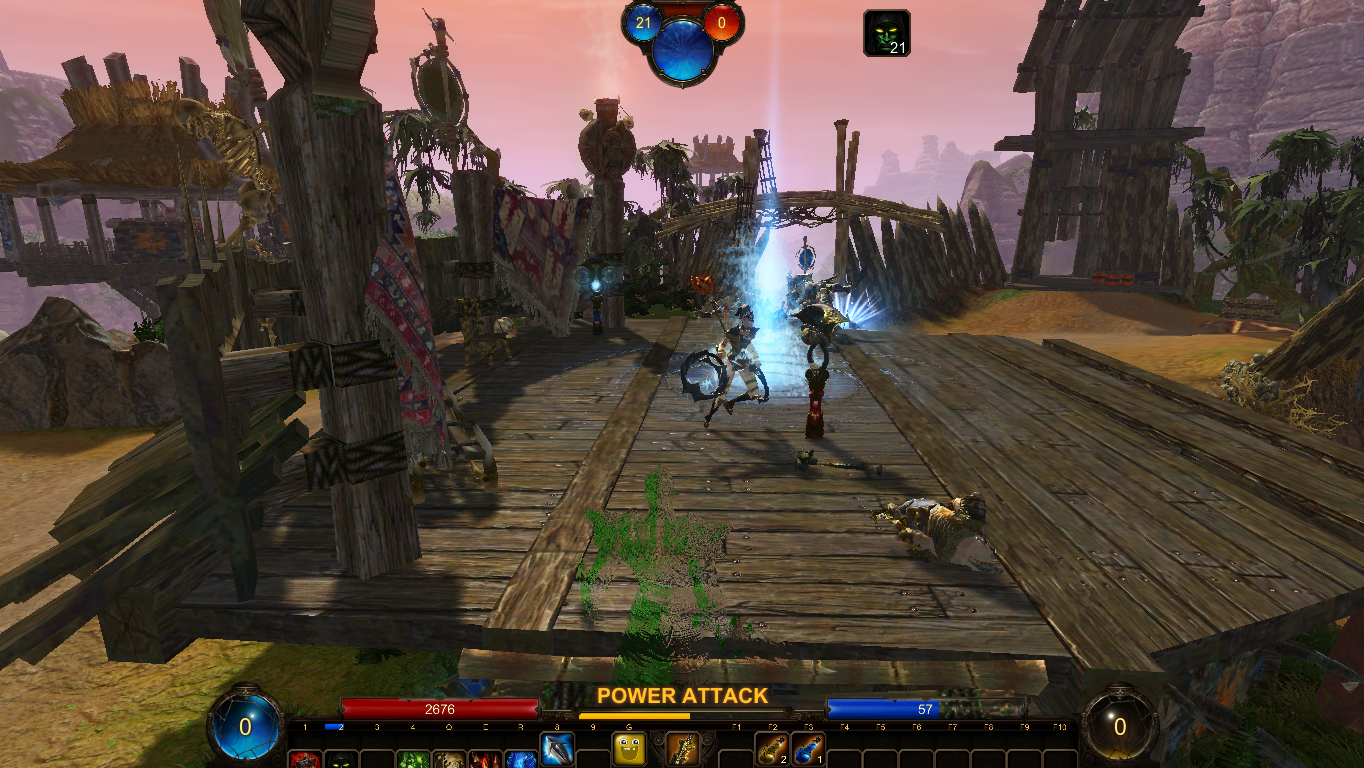Use the brown potion with count 2
The width and height of the screenshot is (1364, 768).
[771, 749]
